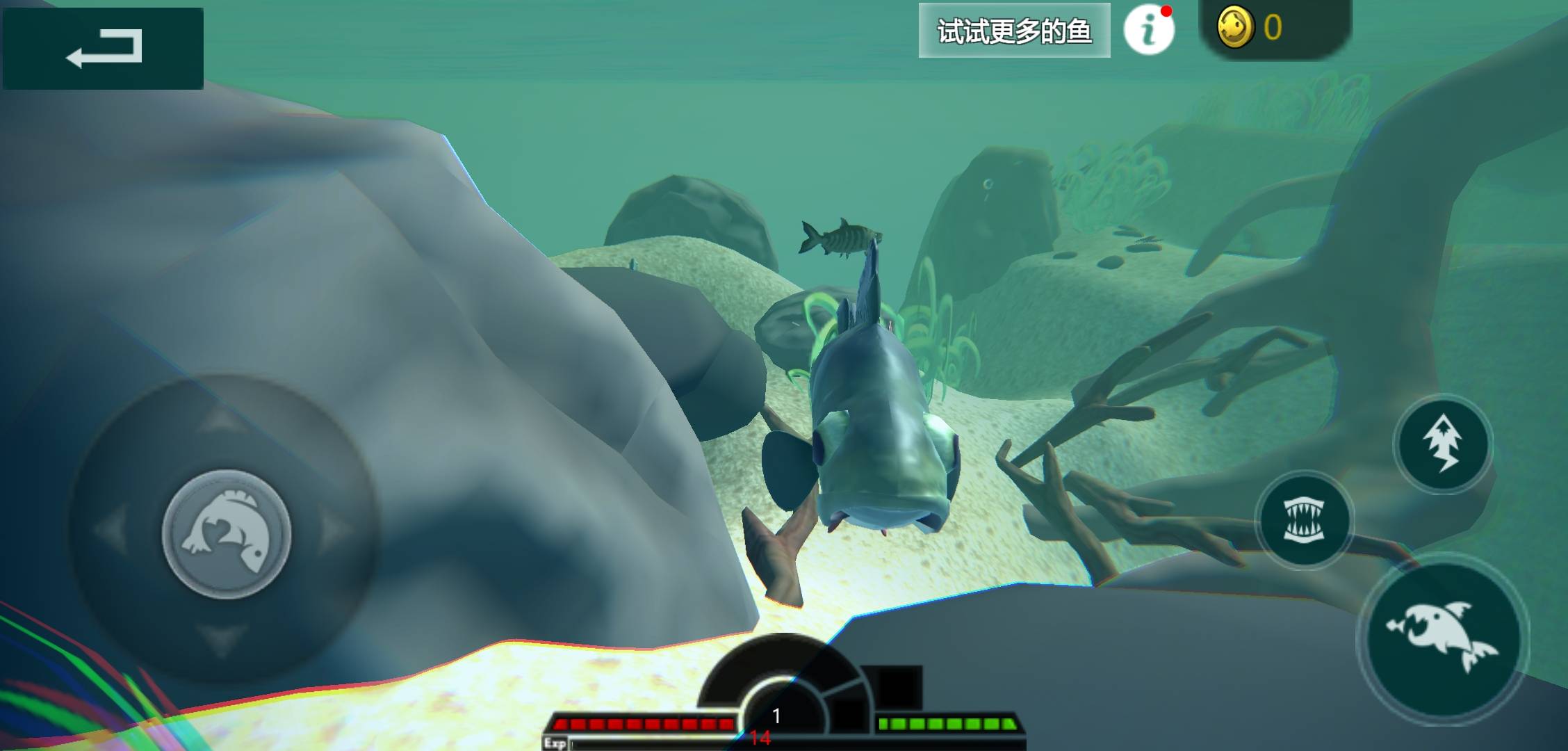This screenshot has height=751, width=1568.
Task: Activate the speed boost dash ability
Action: 1443,444
